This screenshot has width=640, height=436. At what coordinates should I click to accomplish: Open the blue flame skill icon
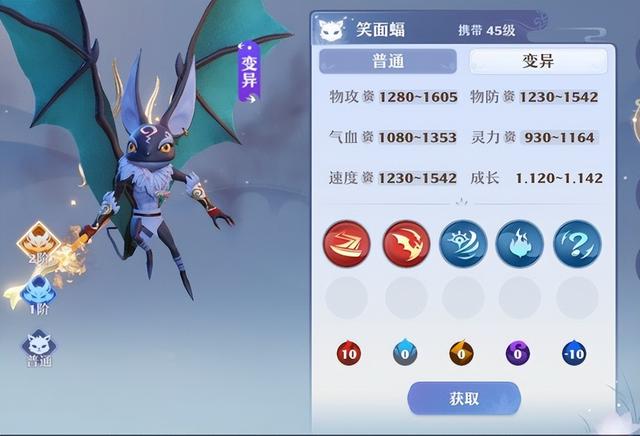(x=520, y=243)
